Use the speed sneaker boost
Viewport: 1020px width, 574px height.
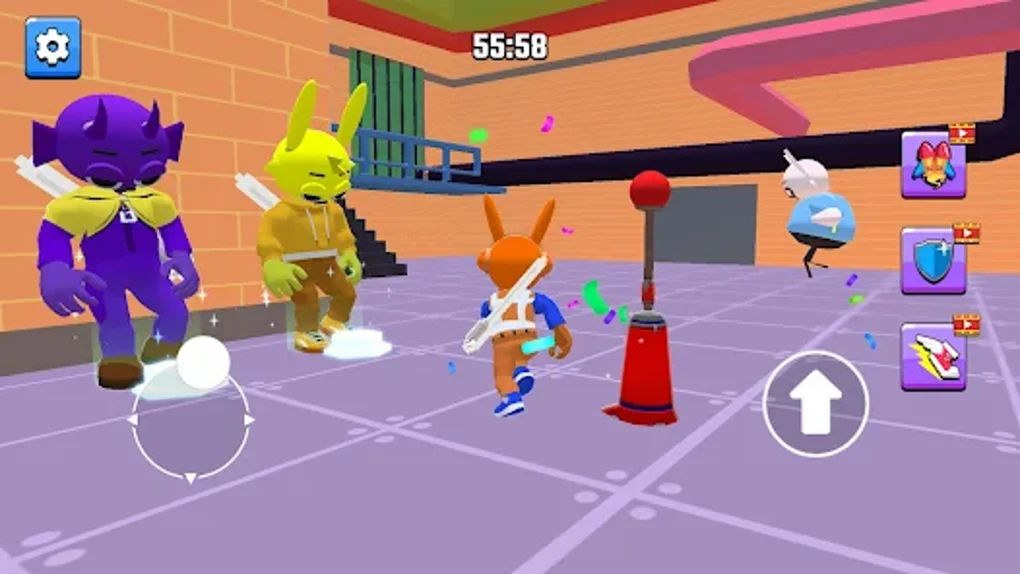coord(933,357)
